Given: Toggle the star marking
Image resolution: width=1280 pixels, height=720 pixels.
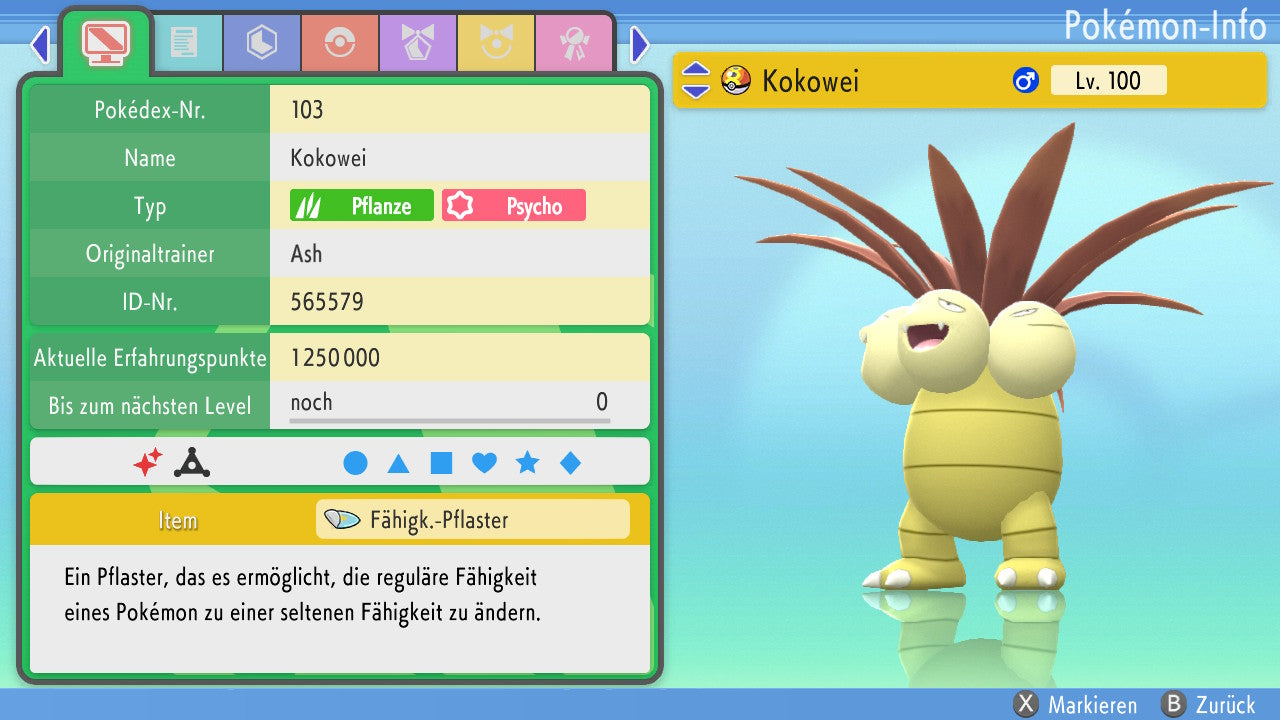Looking at the screenshot, I should coord(527,463).
